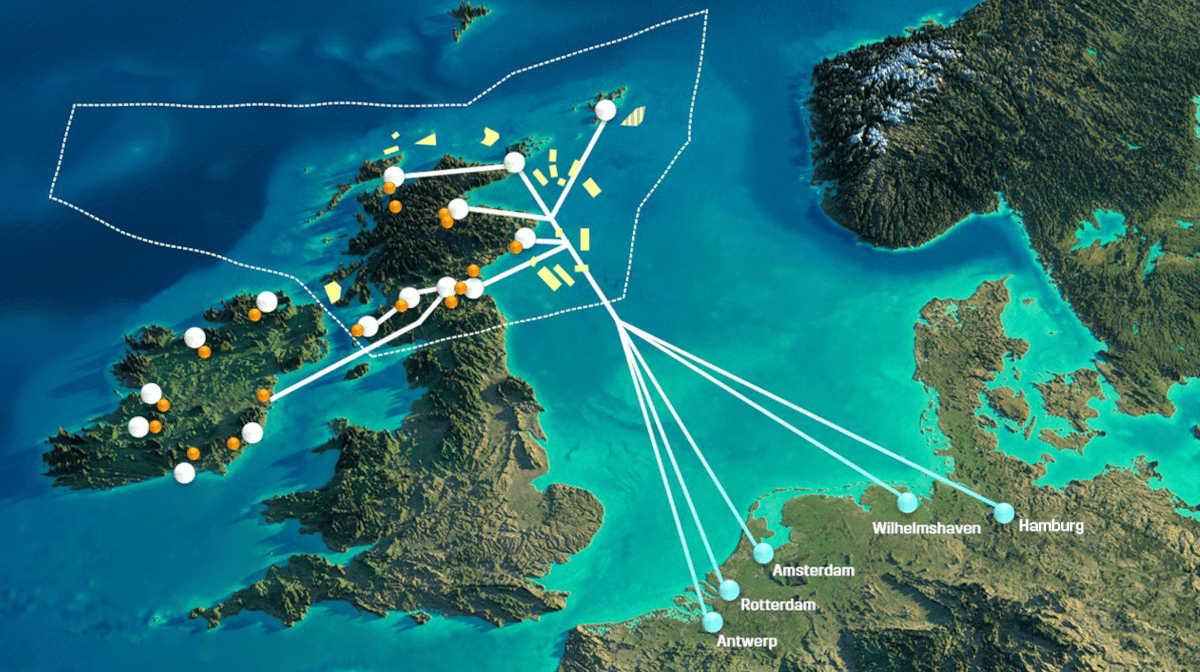This screenshot has width=1200, height=672.
Task: Pick the Antwerp port marker
Action: [x=712, y=622]
